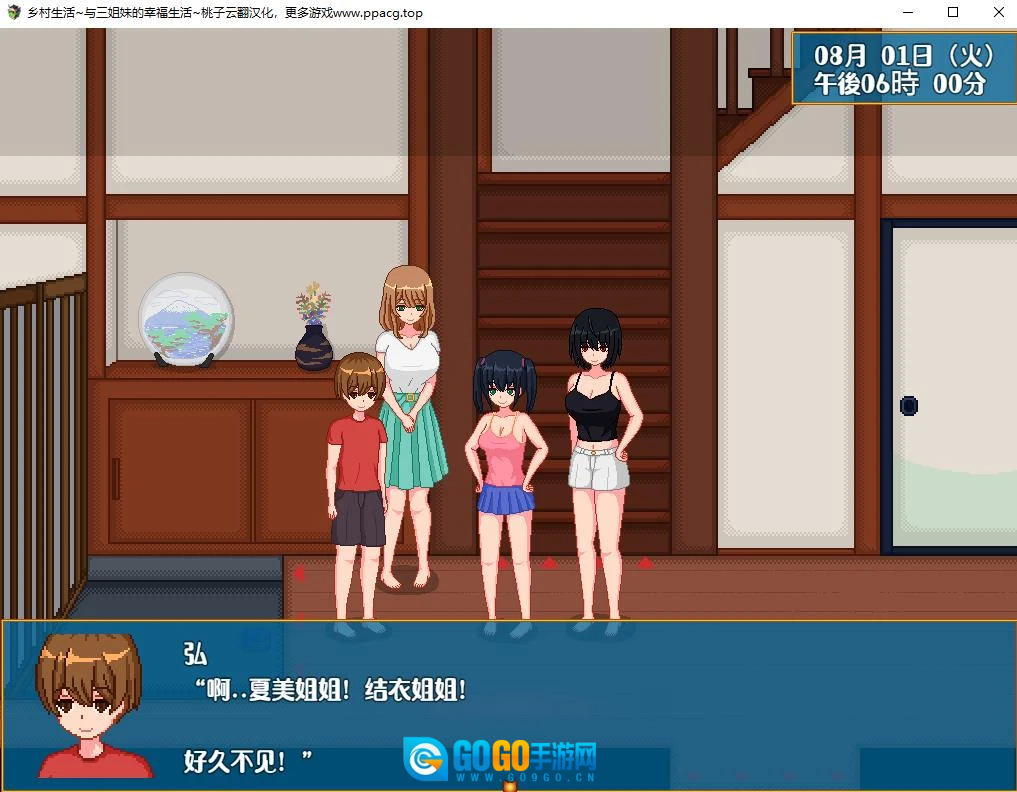Maximize the game window
The image size is (1017, 792).
(952, 13)
